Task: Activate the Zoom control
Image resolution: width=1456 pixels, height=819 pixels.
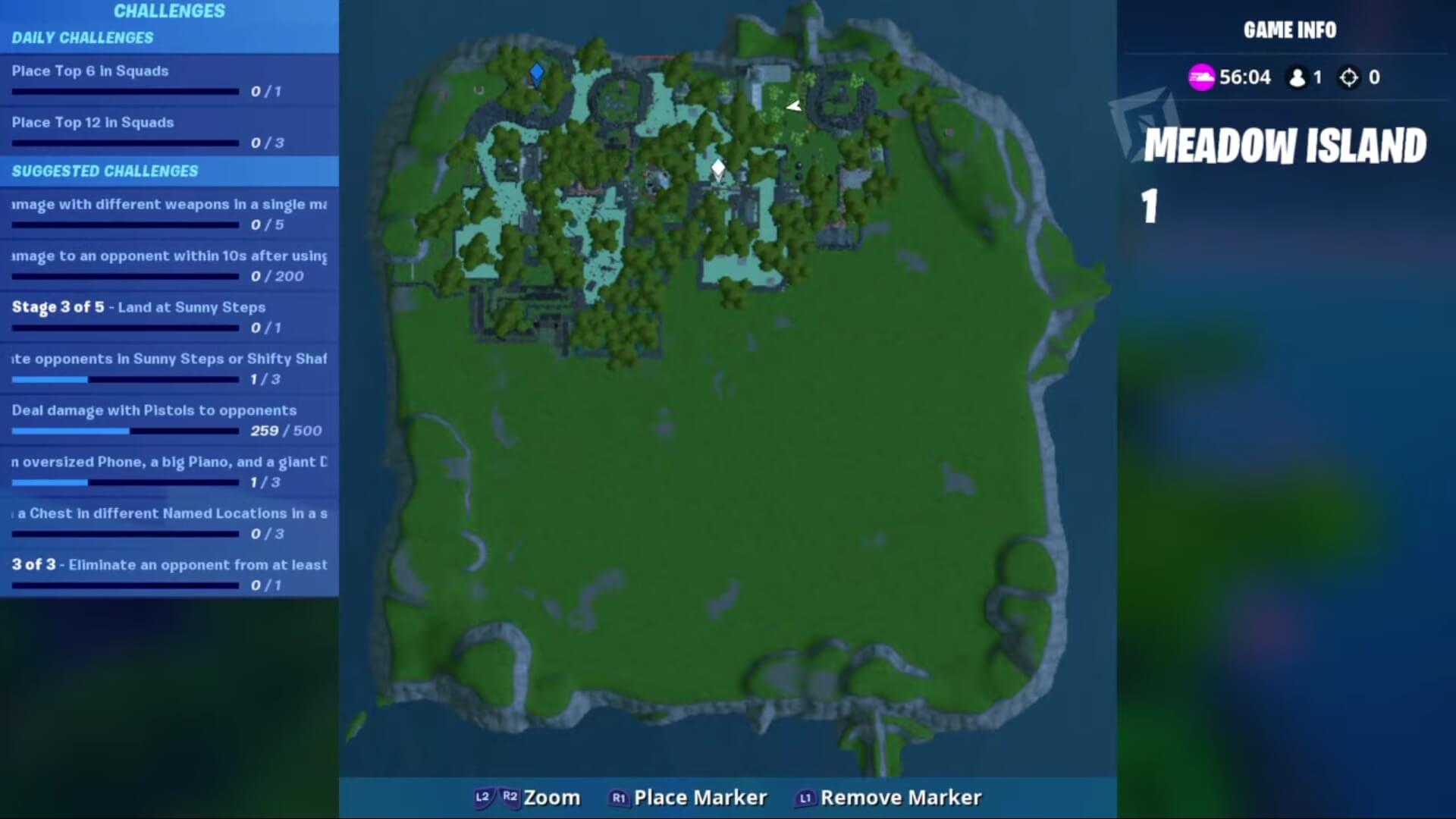Action: coord(553,797)
